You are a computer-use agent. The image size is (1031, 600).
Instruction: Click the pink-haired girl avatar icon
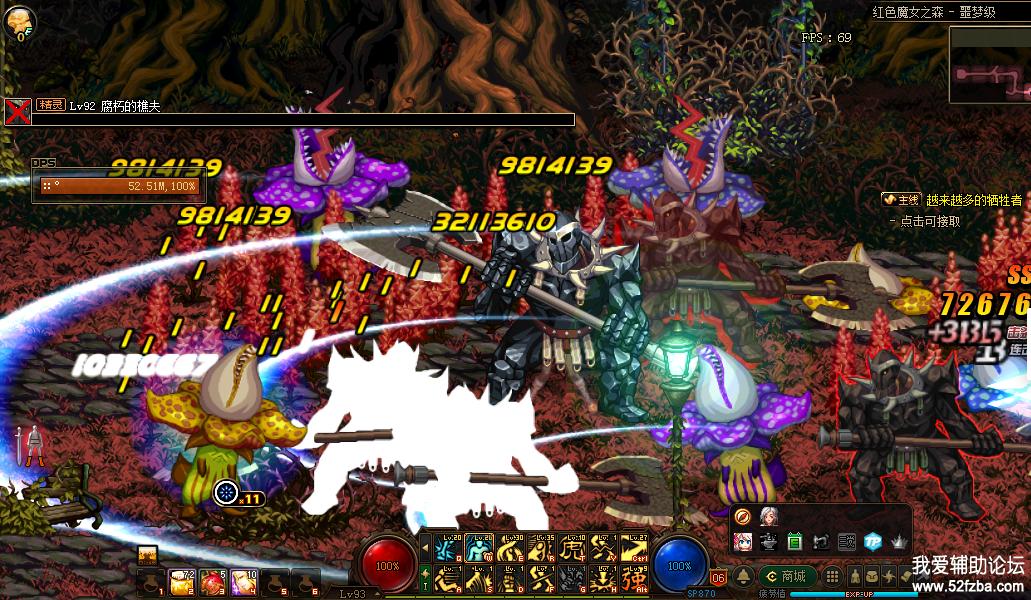pyautogui.click(x=743, y=541)
